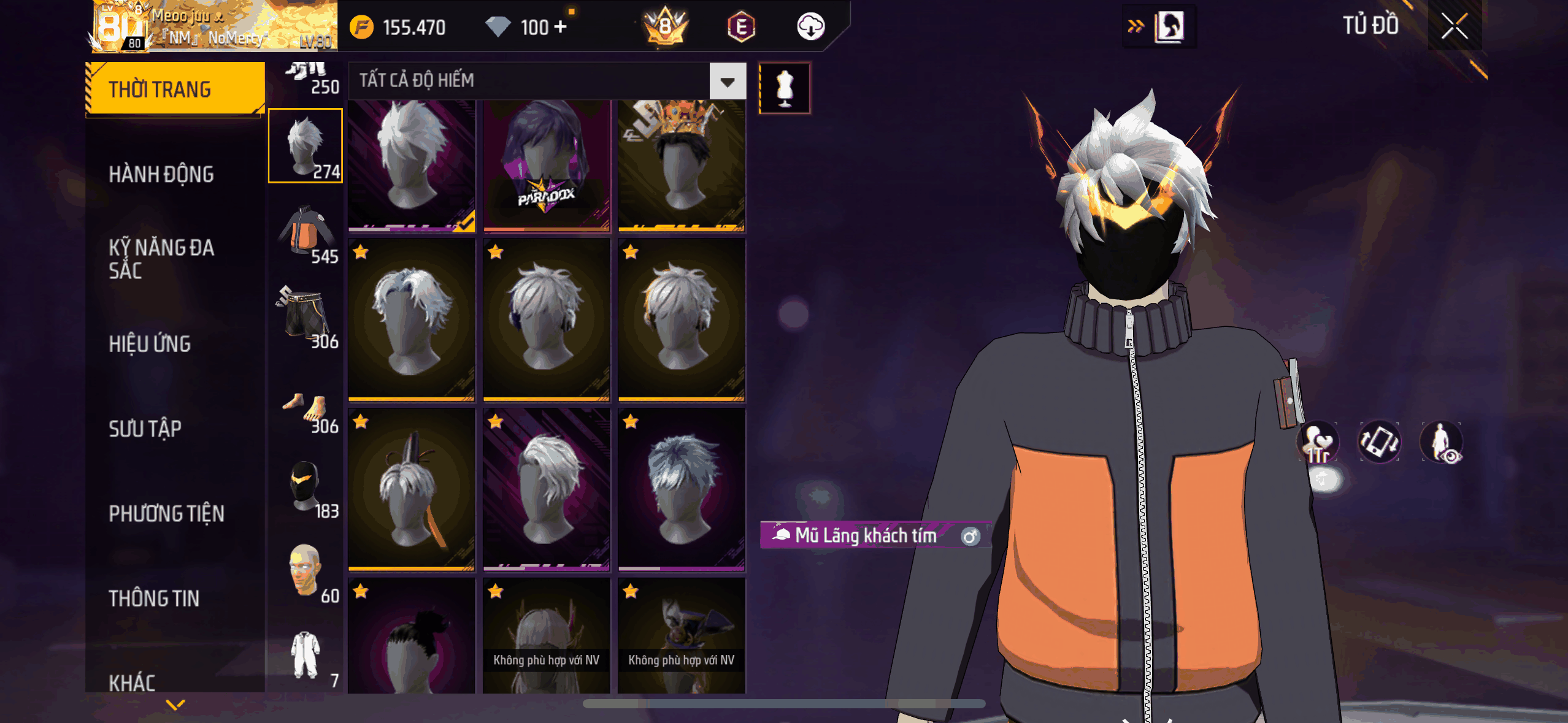This screenshot has width=1568, height=723.
Task: Switch to the THÔNG TIN tab
Action: [154, 598]
